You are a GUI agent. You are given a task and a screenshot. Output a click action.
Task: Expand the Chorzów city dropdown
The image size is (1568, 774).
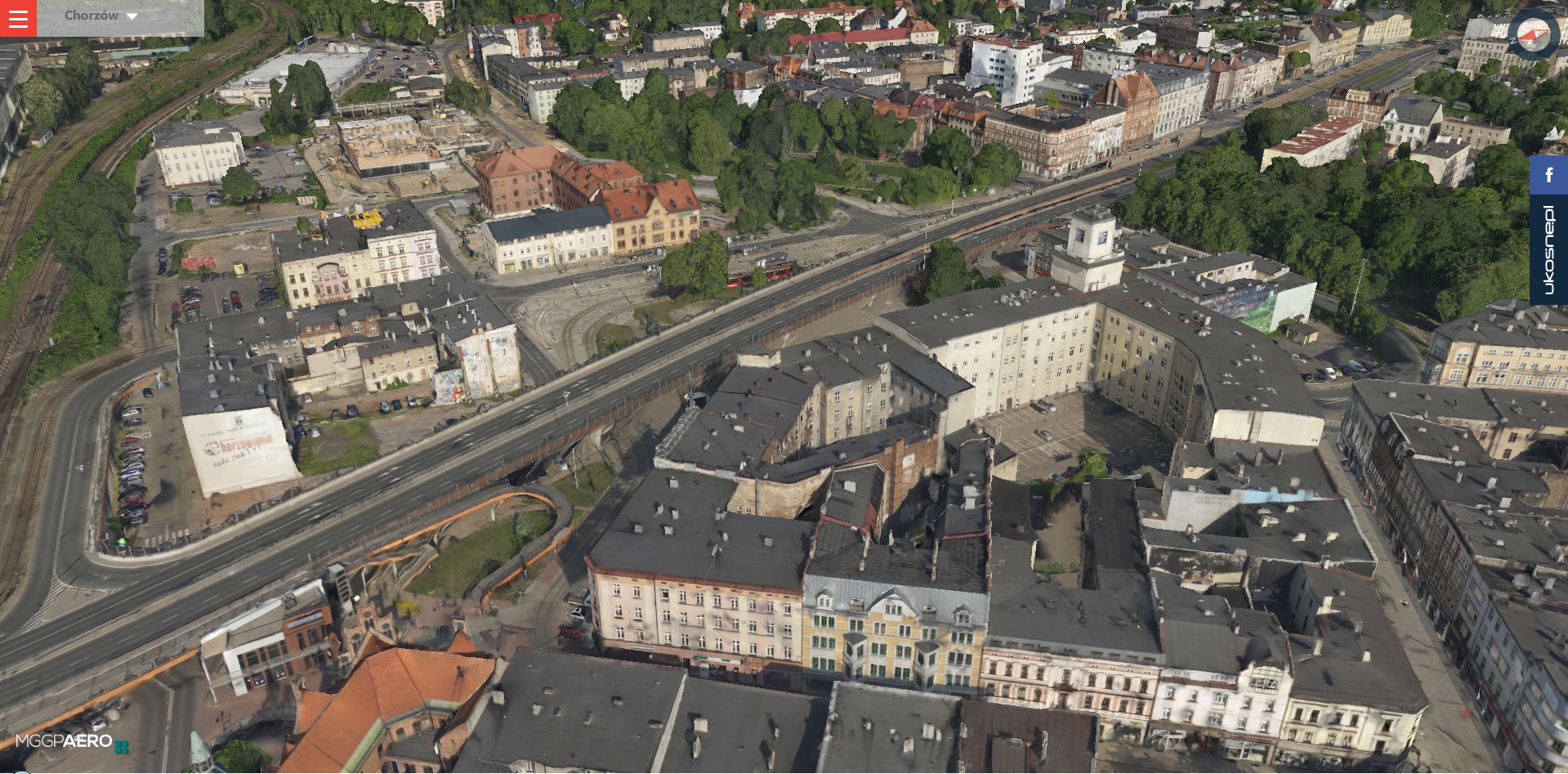pos(102,16)
